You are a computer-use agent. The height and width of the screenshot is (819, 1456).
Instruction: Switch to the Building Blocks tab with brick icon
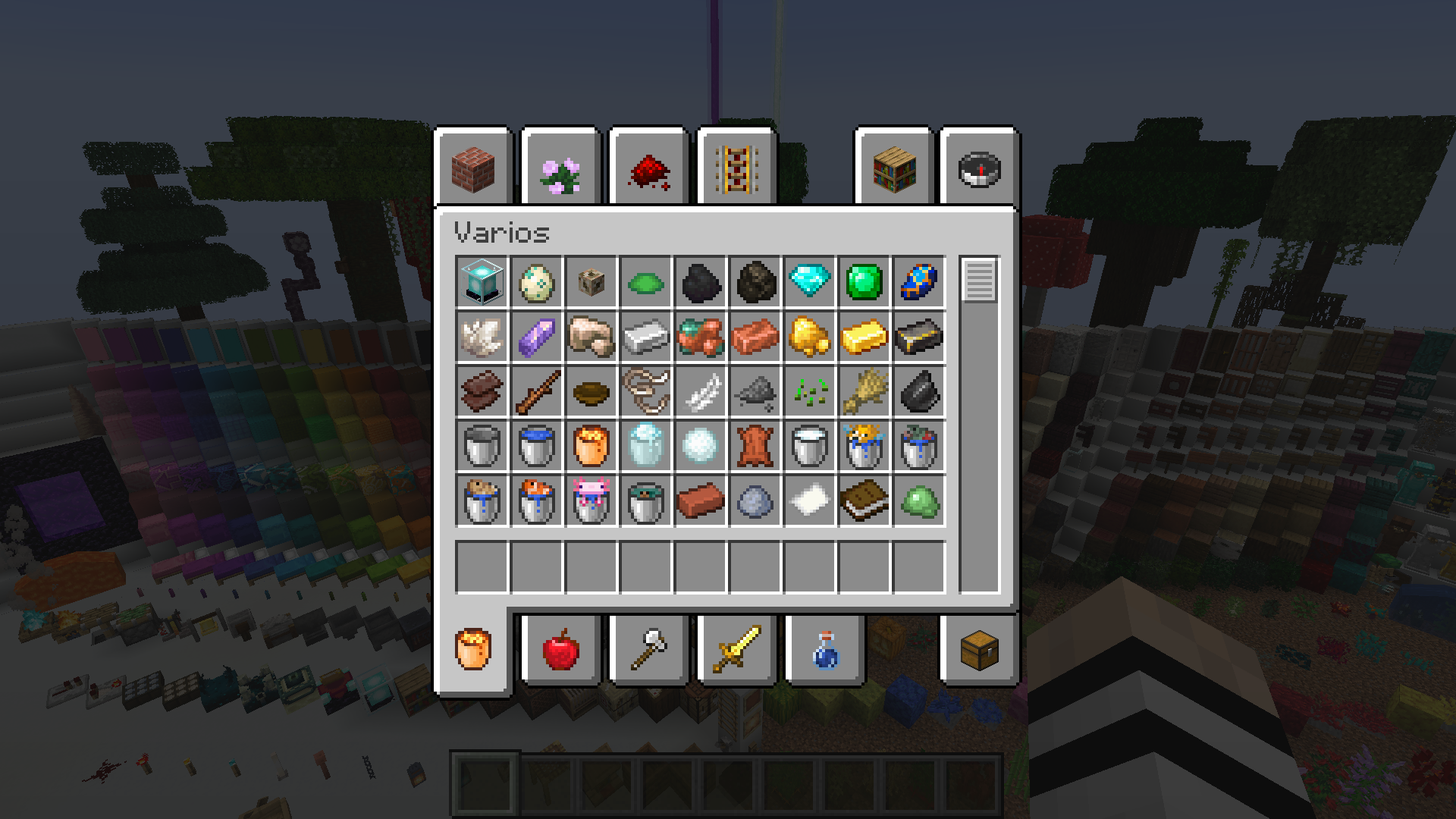474,168
